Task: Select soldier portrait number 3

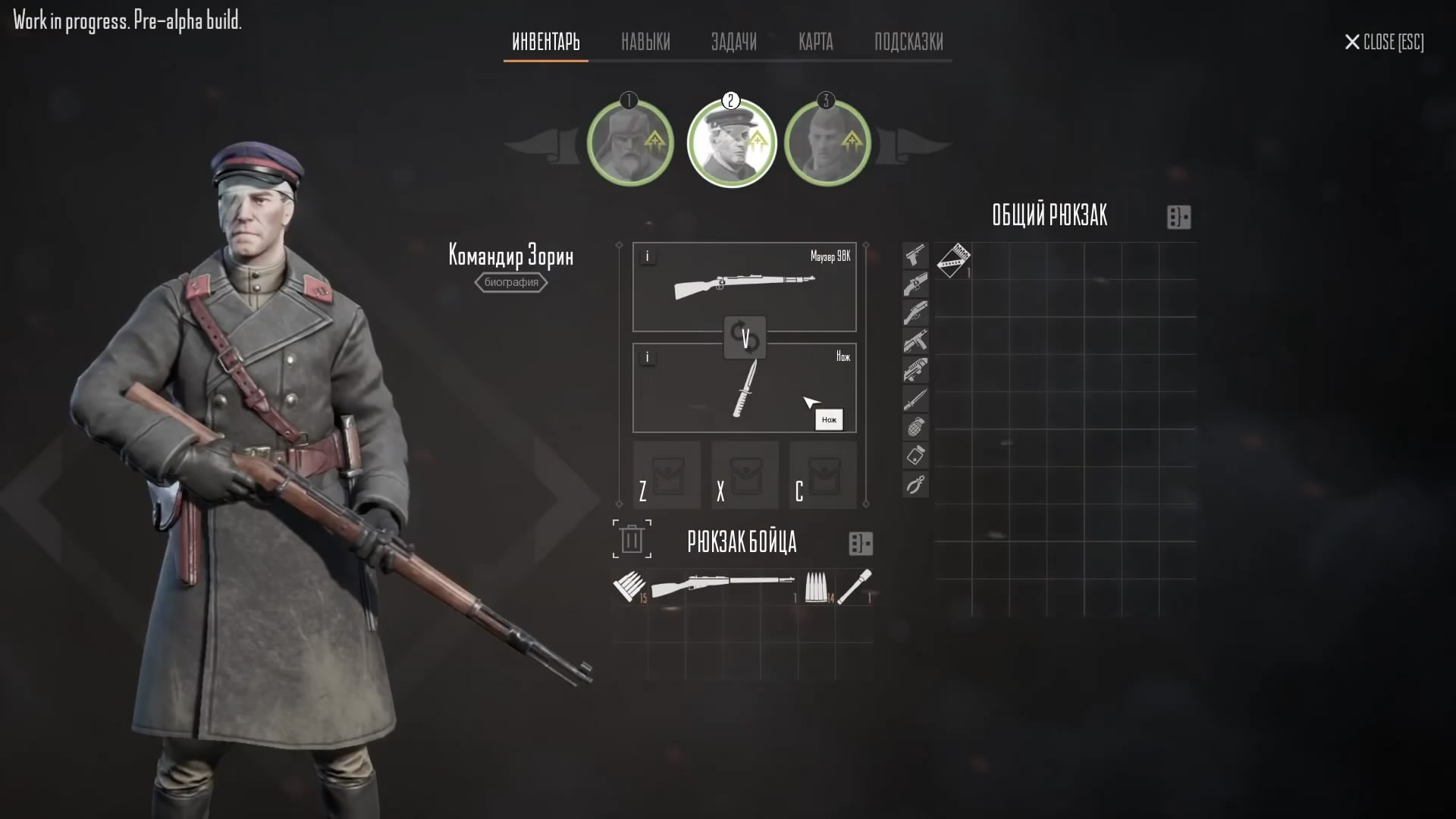Action: [827, 143]
